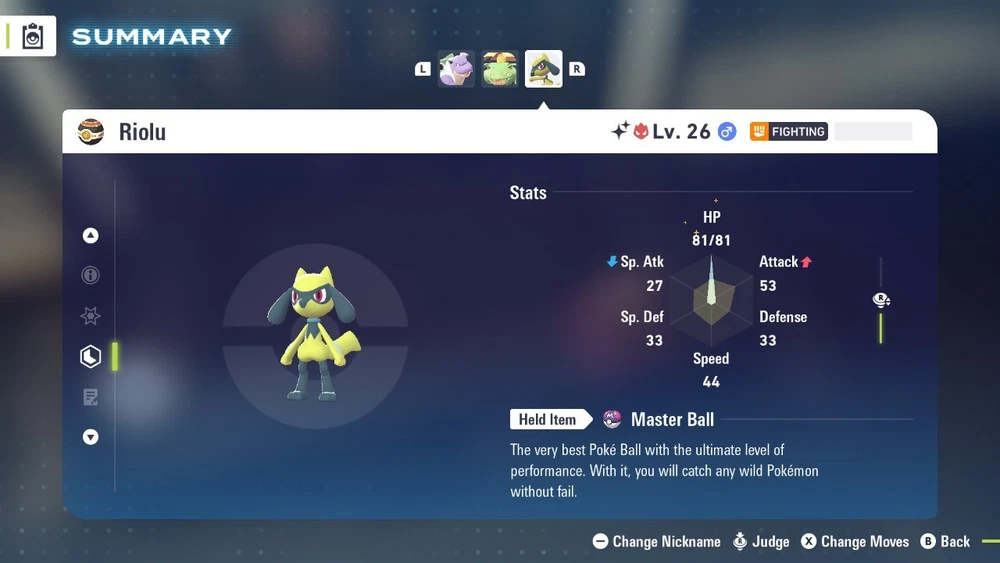The height and width of the screenshot is (563, 1000).
Task: Choose the Judge option
Action: point(761,541)
